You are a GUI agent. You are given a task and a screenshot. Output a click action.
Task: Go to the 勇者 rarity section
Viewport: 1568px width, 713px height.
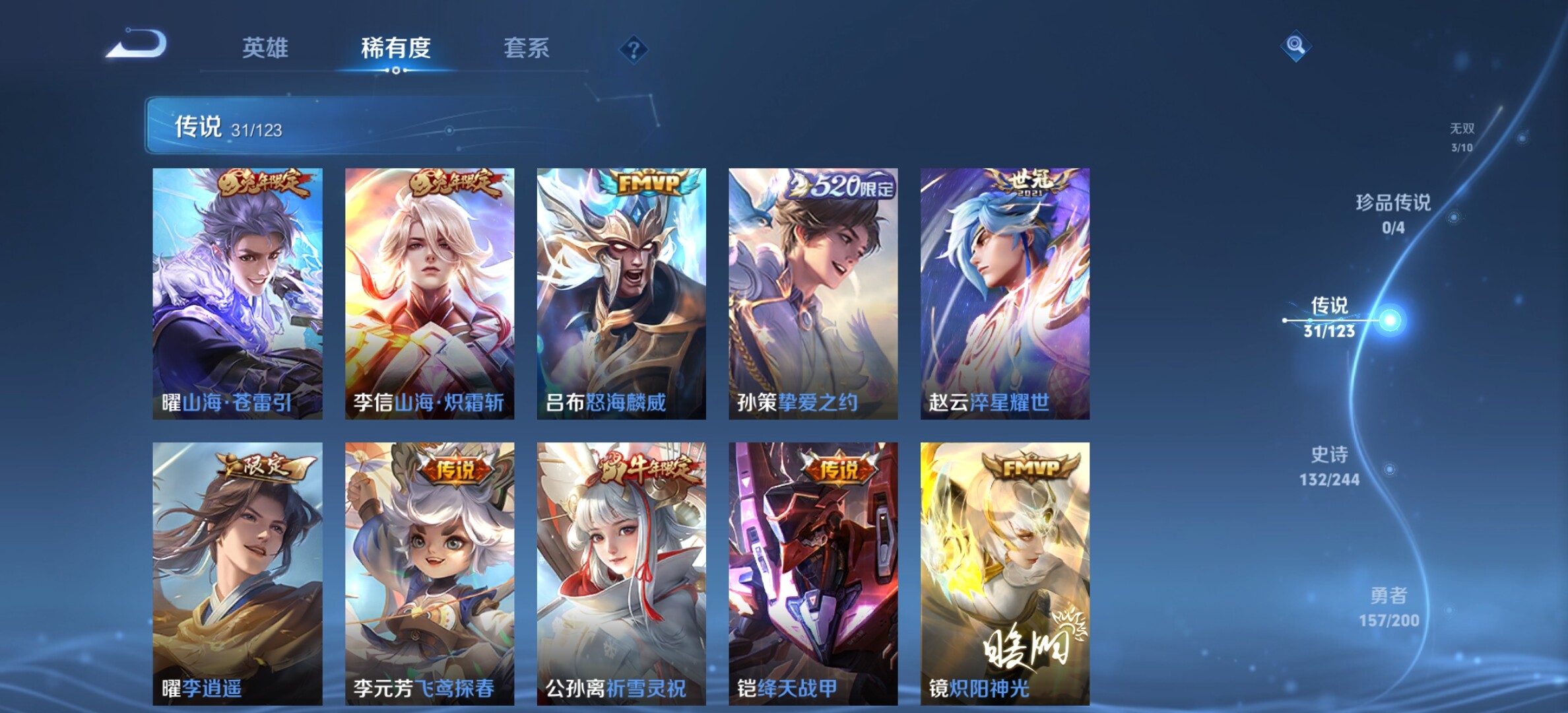(1388, 607)
